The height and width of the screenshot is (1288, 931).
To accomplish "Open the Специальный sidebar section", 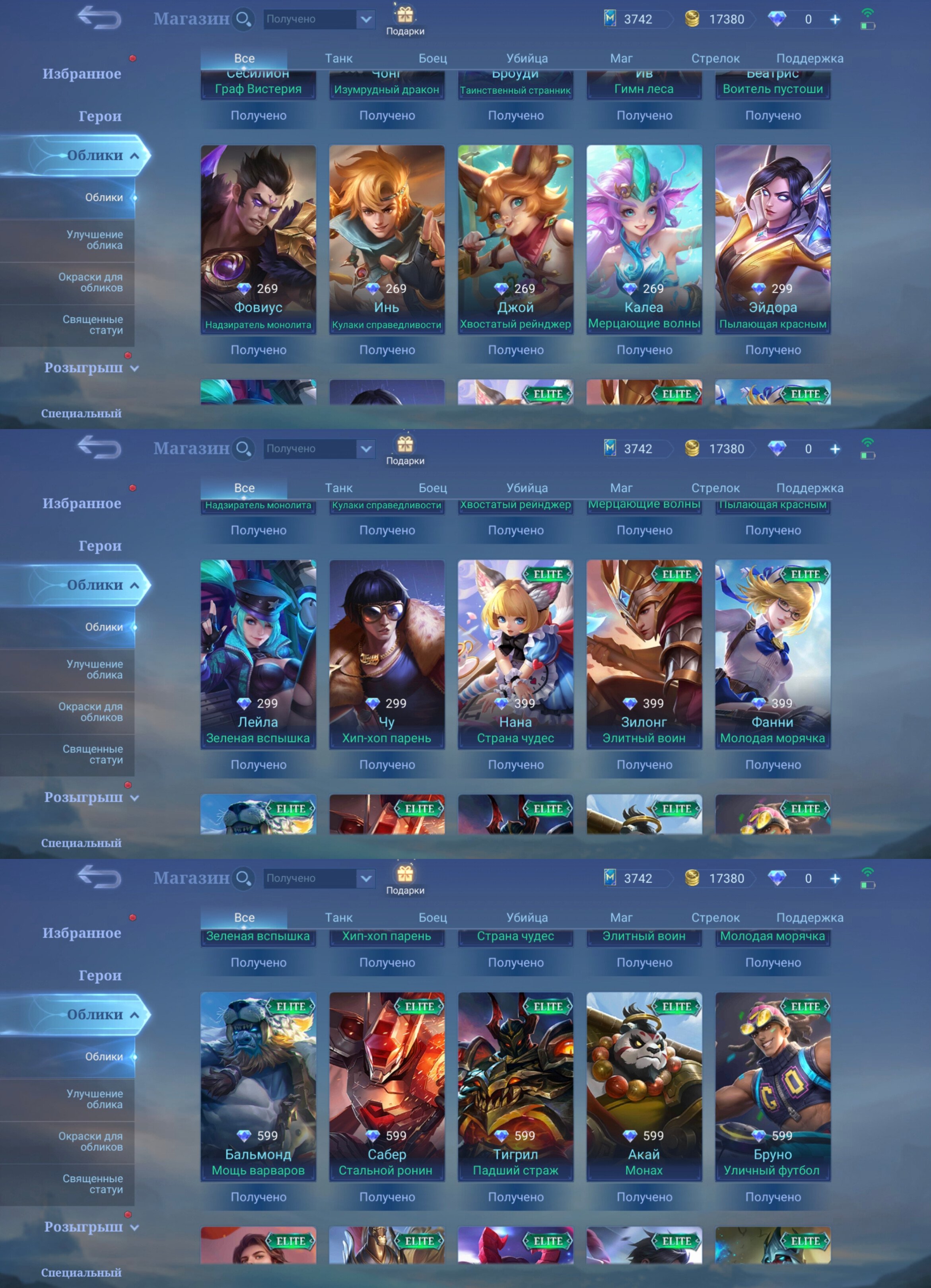I will [x=82, y=414].
